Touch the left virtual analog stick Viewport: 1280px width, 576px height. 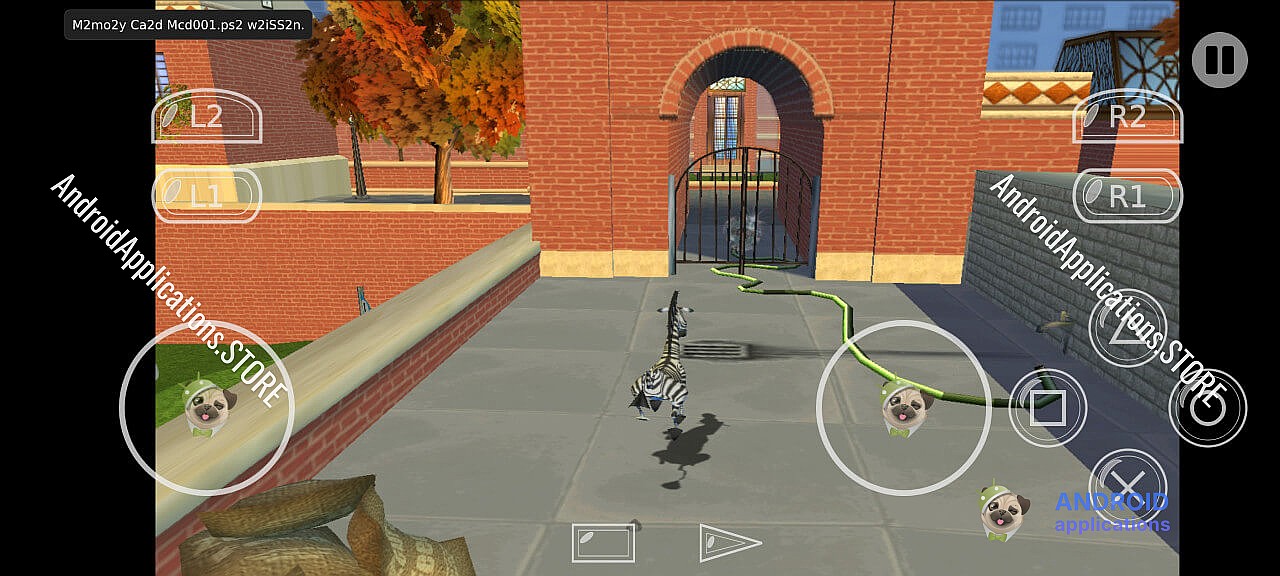click(207, 408)
